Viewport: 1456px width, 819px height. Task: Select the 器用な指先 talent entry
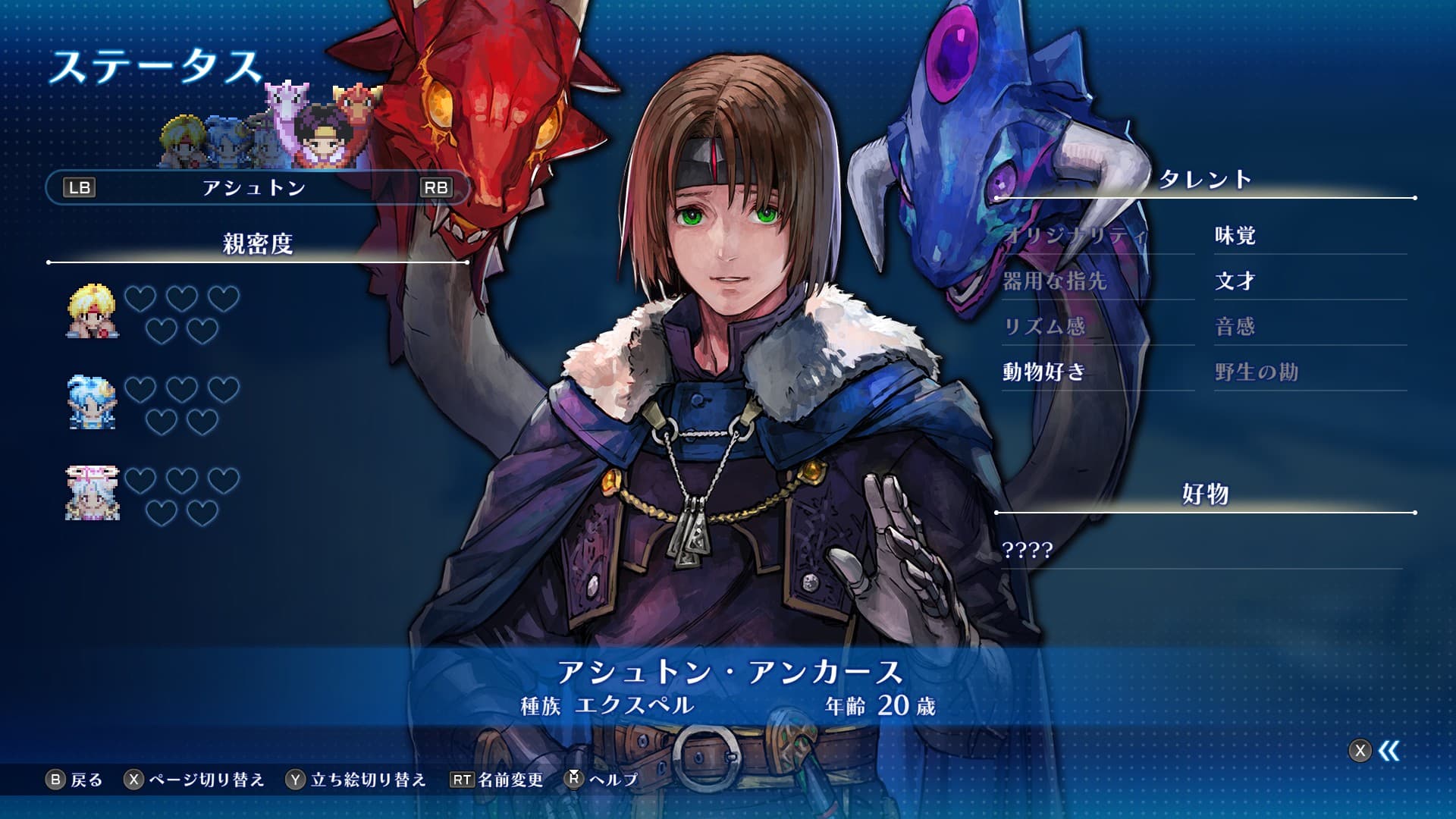point(1055,281)
